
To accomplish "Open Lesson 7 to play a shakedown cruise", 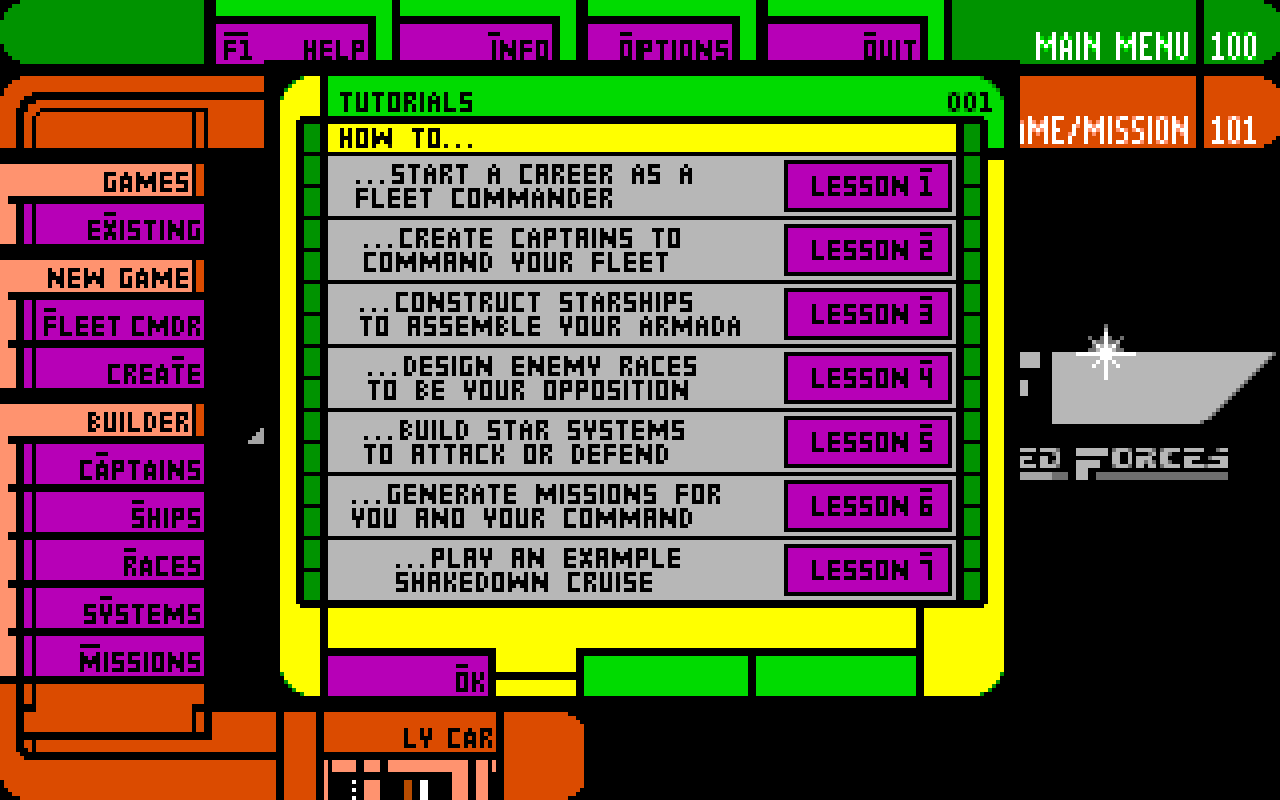I will (866, 570).
